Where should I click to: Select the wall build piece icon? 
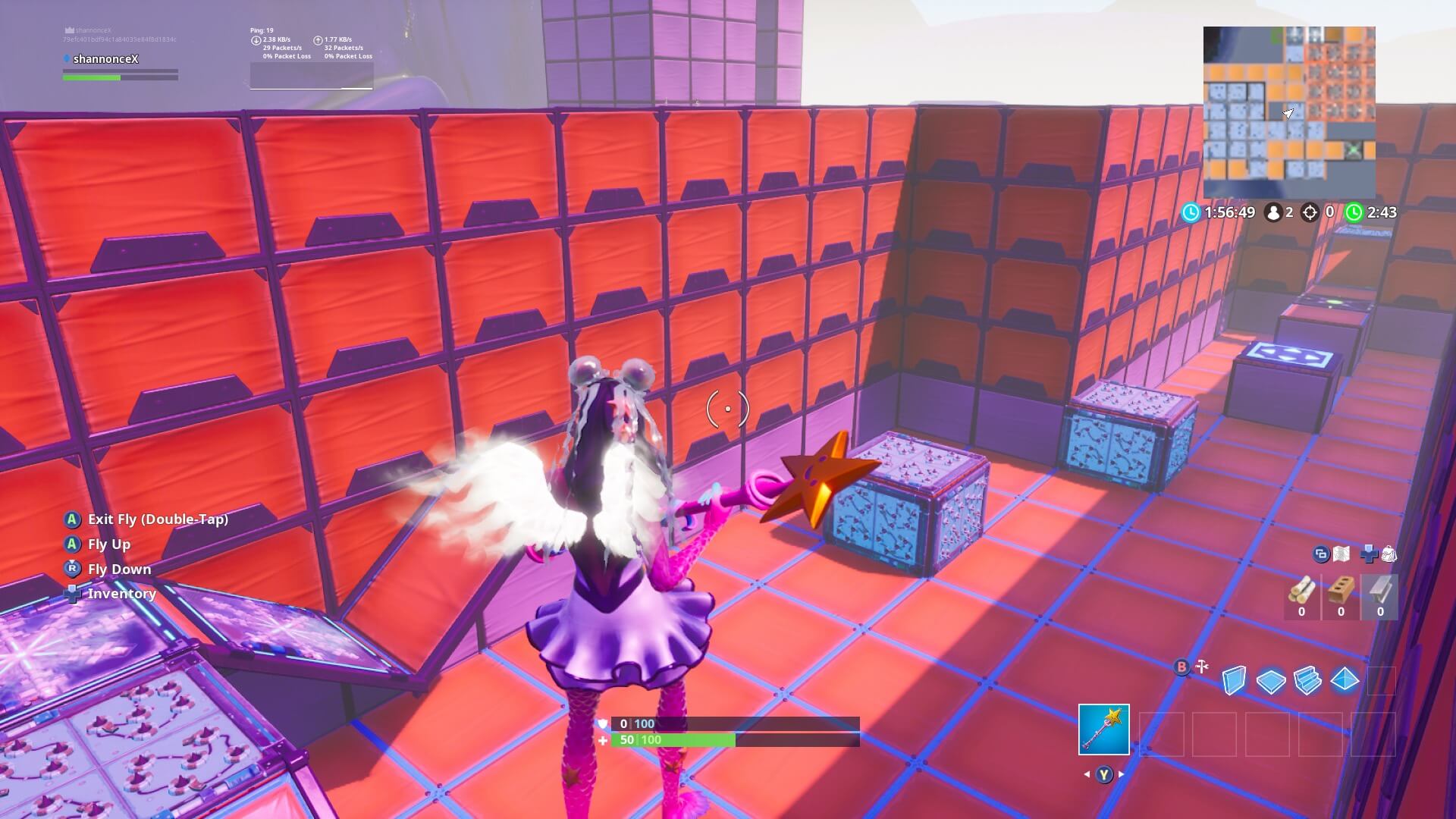click(x=1234, y=681)
